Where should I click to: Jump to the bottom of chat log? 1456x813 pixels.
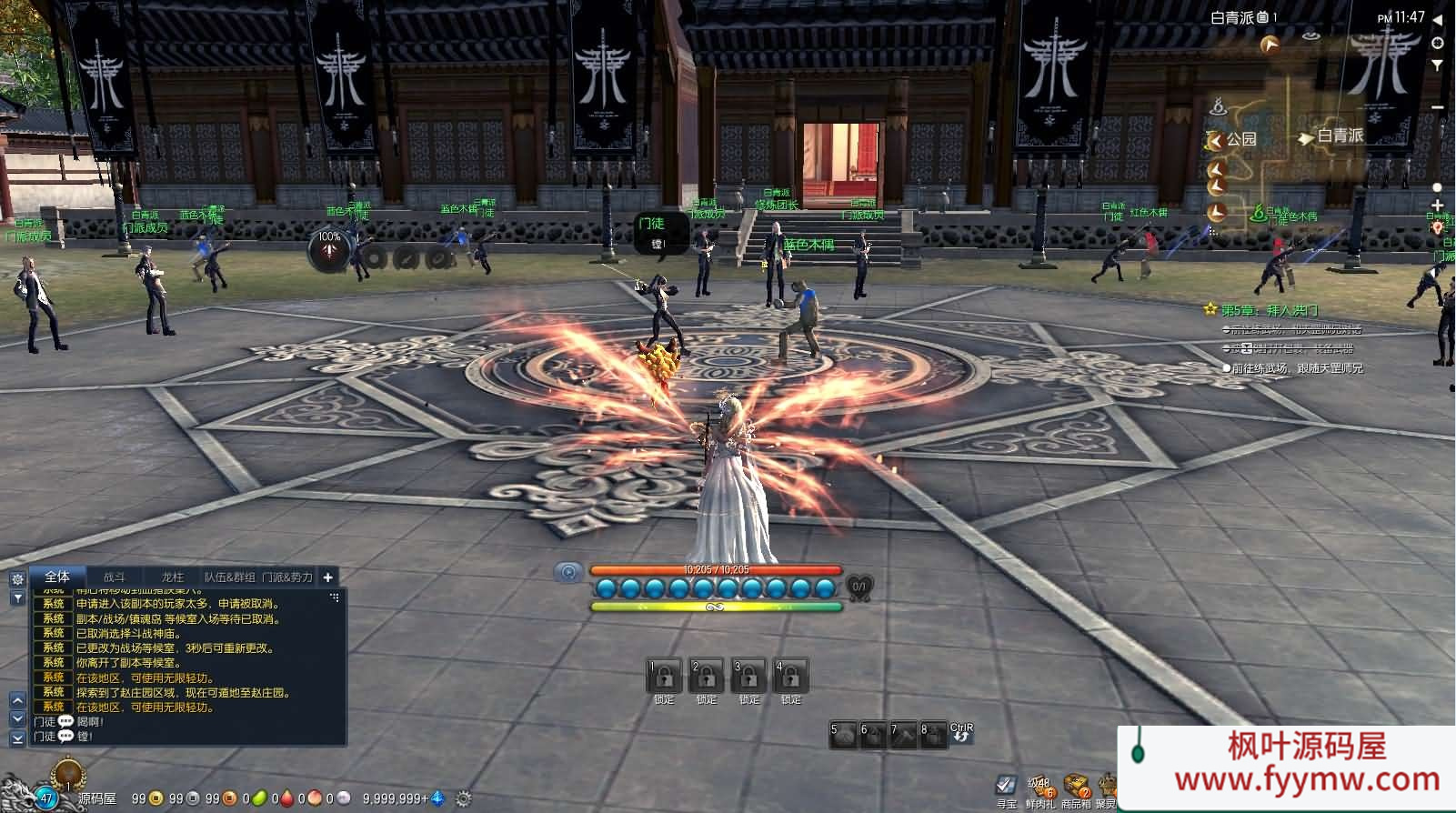tap(17, 739)
